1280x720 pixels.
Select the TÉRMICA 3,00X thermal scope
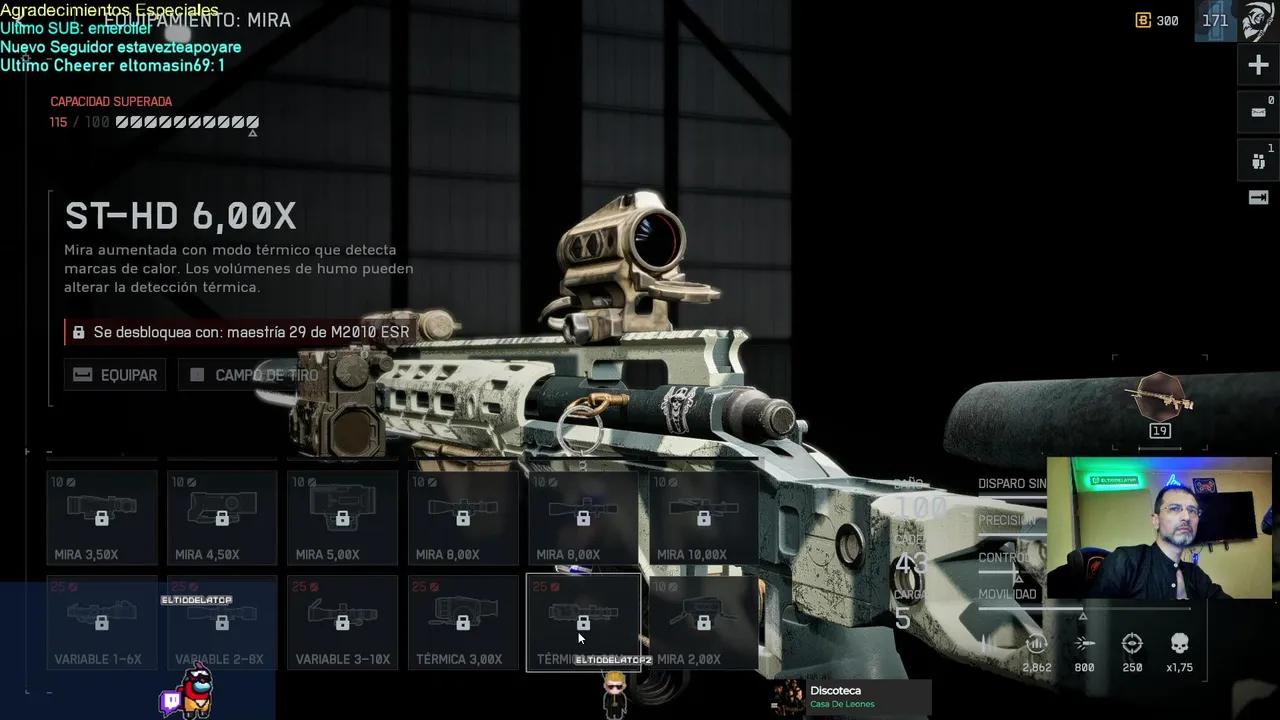[463, 622]
